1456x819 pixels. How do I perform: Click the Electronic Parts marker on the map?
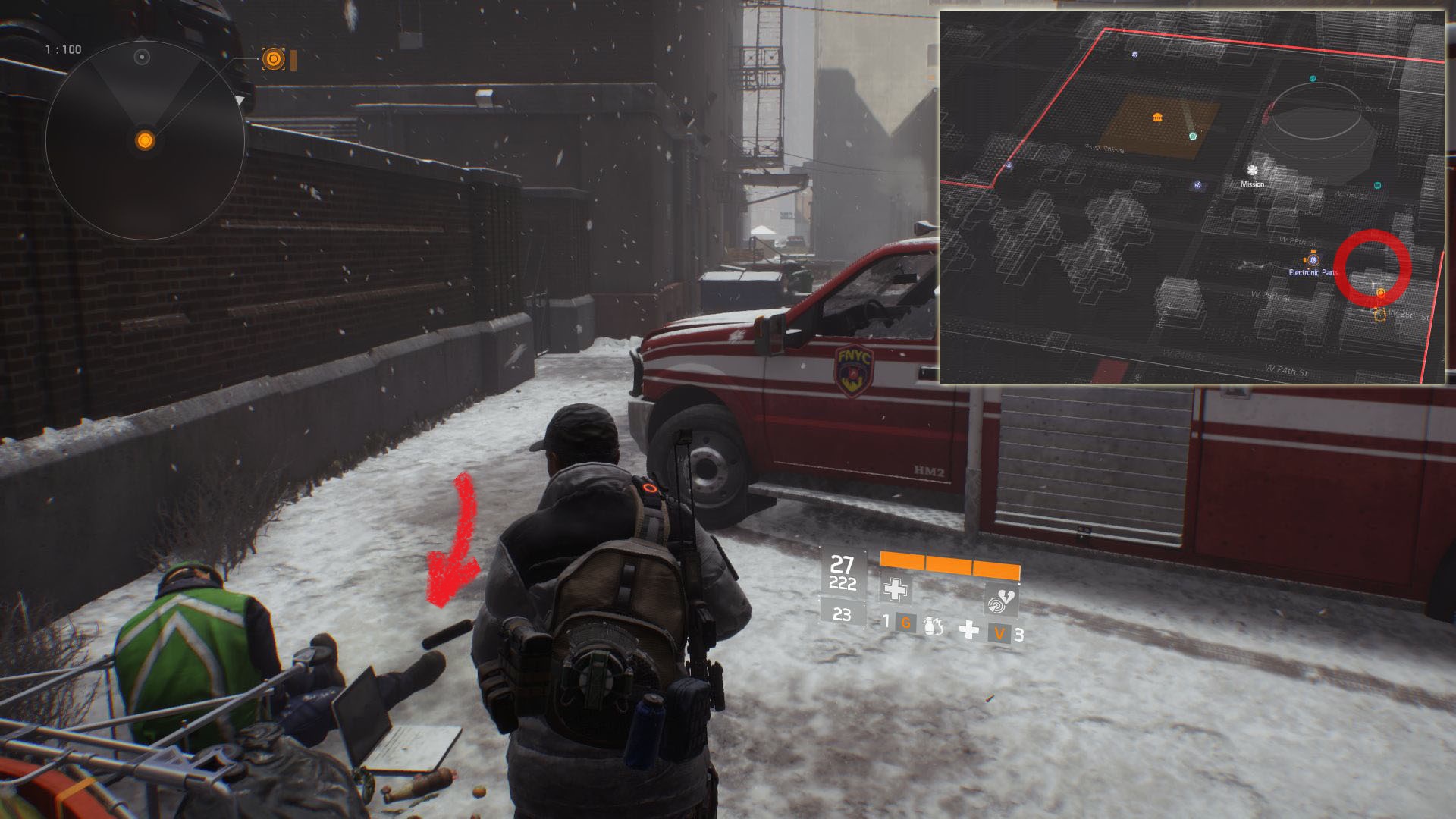1313,260
